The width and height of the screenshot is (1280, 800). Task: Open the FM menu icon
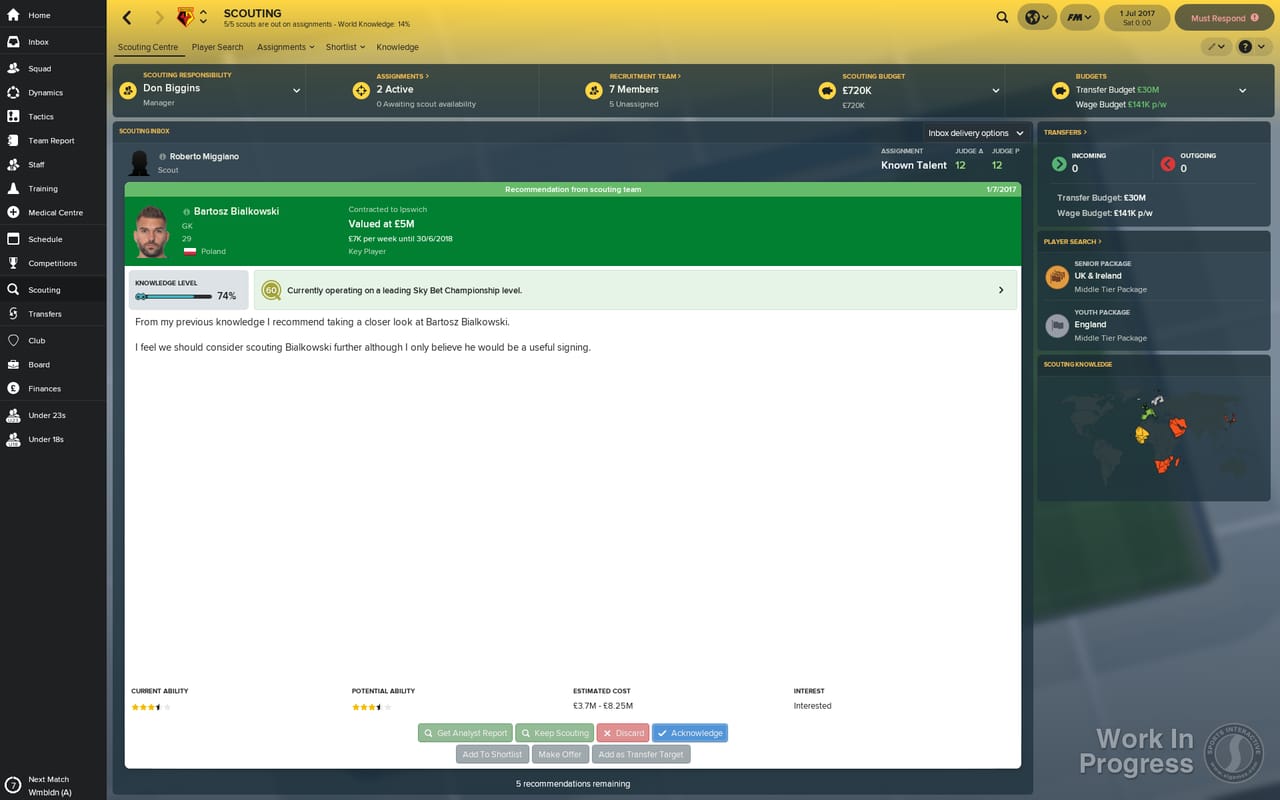[x=1077, y=17]
